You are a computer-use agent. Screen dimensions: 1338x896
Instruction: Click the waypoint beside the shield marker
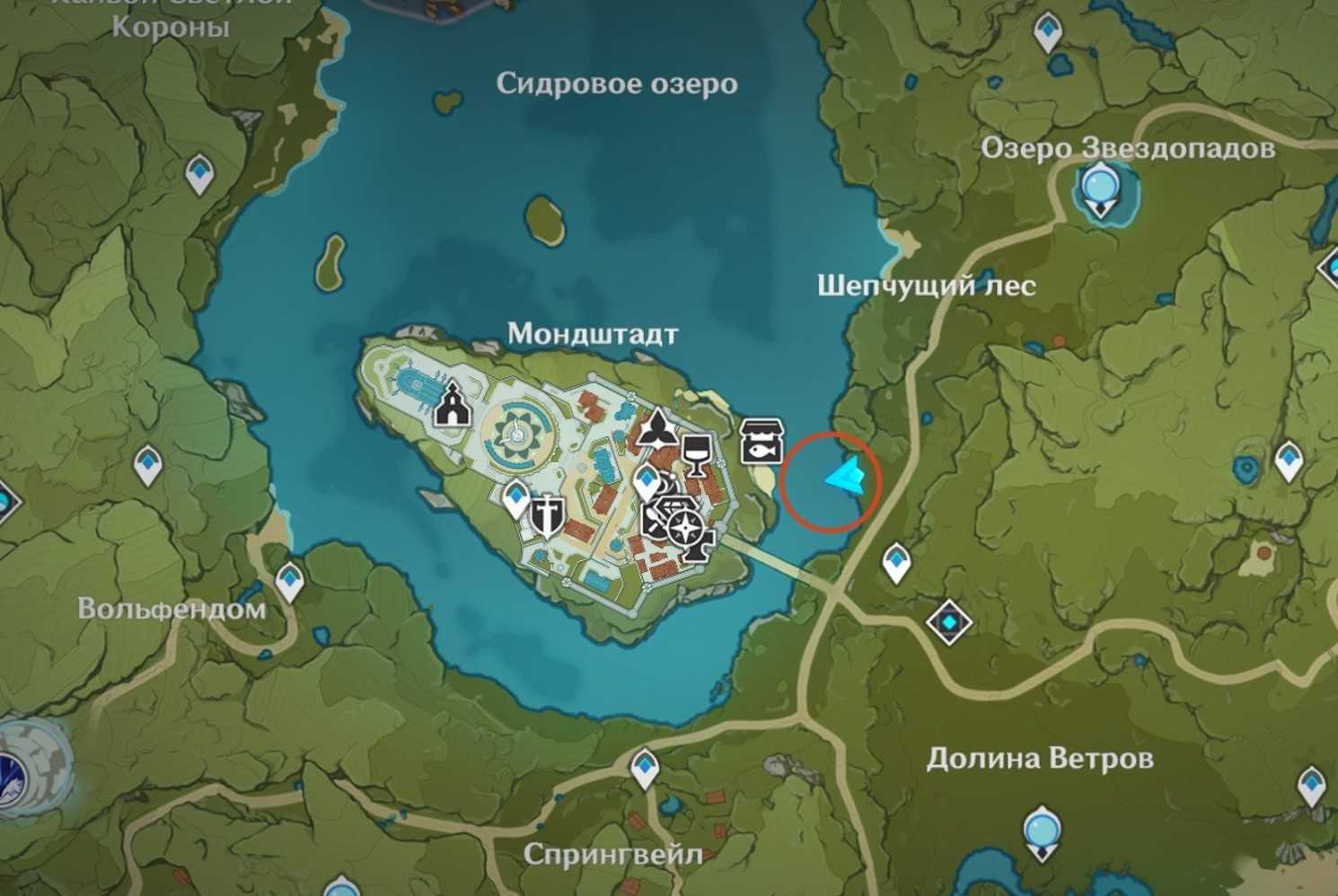(x=516, y=496)
